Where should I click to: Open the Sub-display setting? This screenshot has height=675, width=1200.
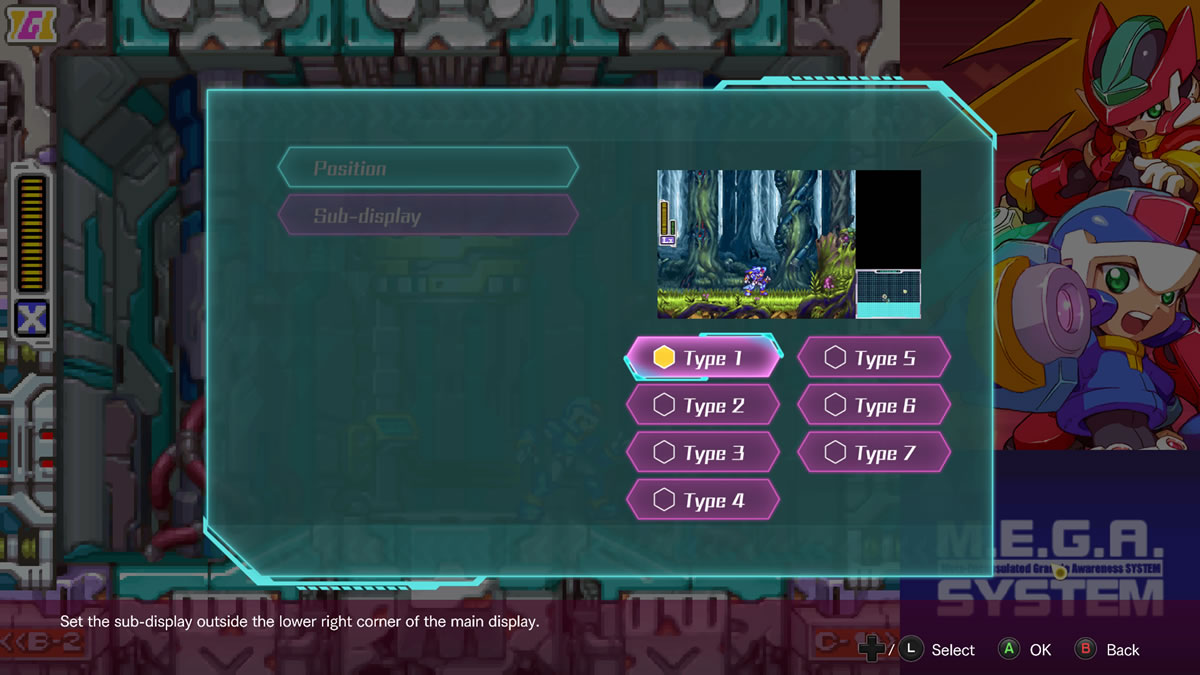(x=428, y=216)
